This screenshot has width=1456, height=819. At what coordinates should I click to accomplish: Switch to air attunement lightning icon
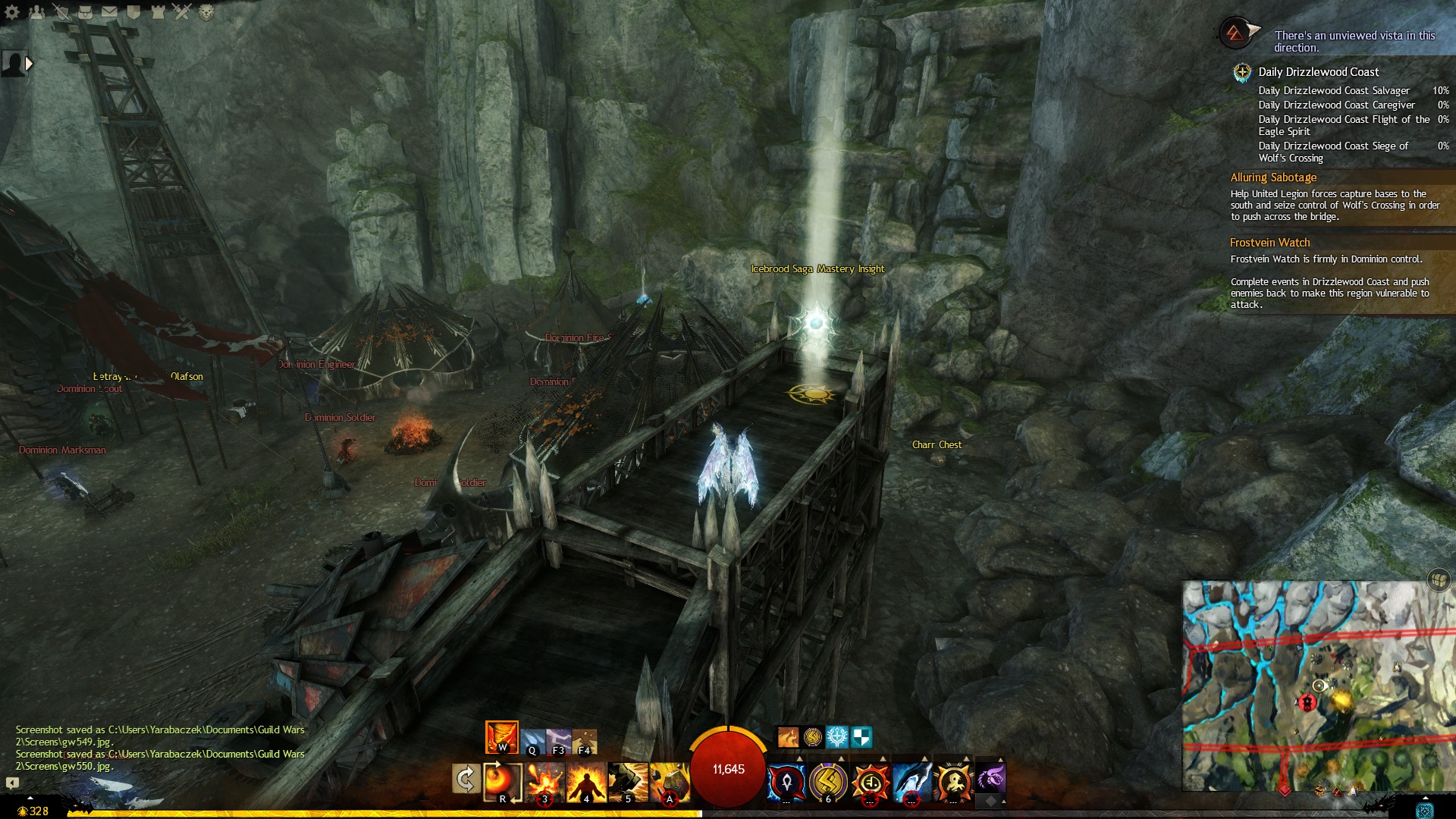558,741
